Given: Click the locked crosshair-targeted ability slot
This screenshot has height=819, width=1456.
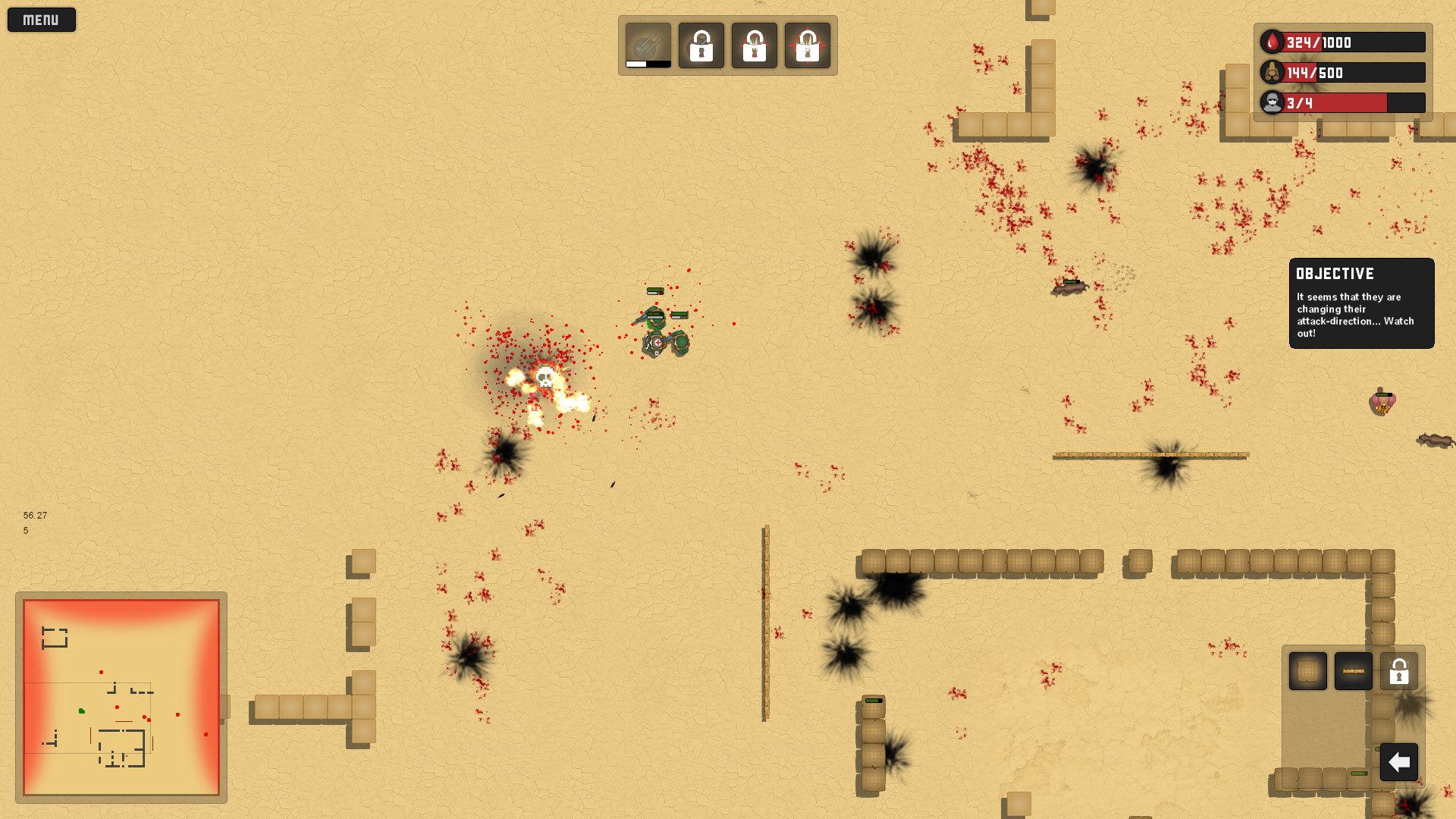Looking at the screenshot, I should coord(808,45).
